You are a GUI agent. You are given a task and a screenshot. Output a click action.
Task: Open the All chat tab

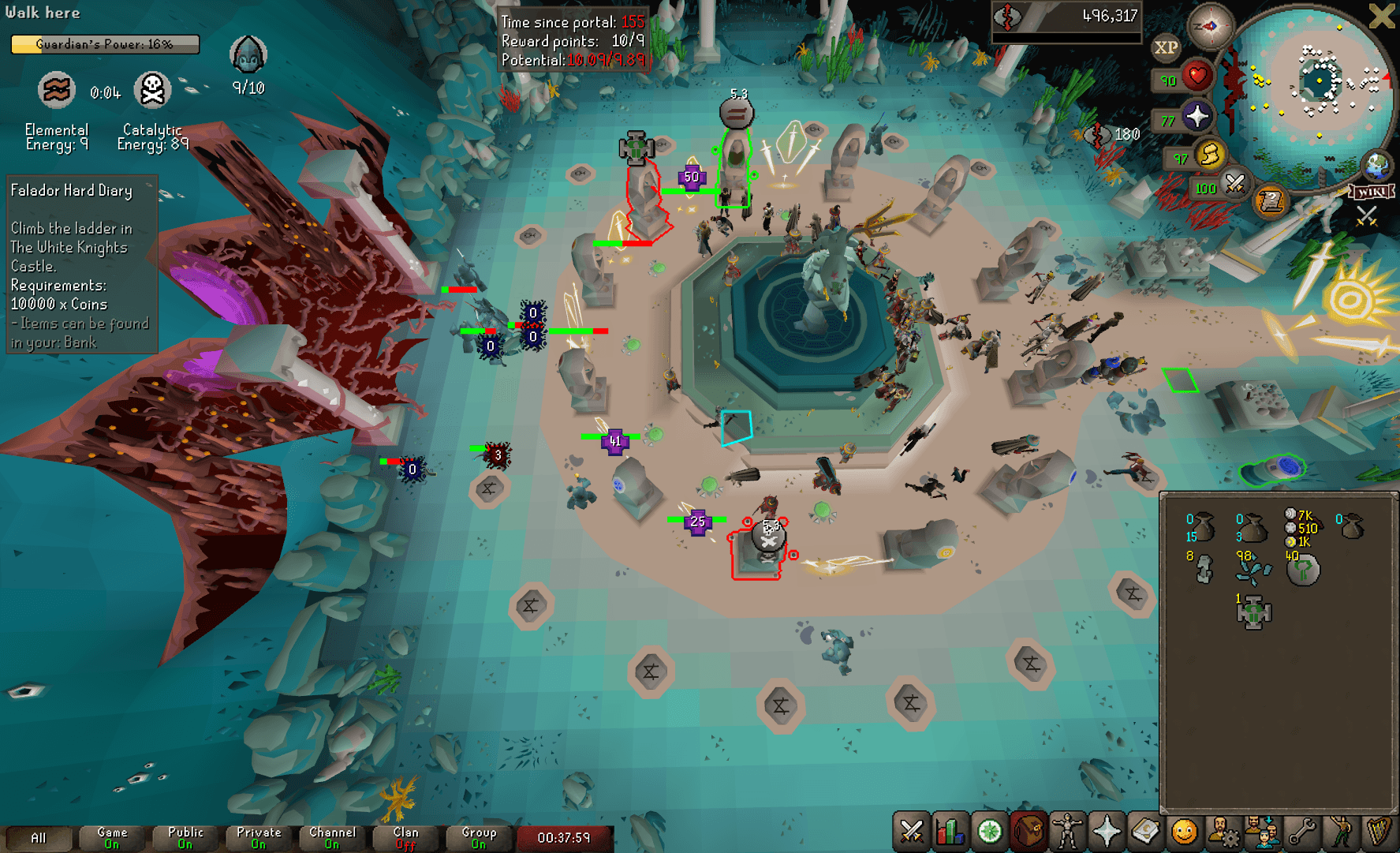pos(38,838)
